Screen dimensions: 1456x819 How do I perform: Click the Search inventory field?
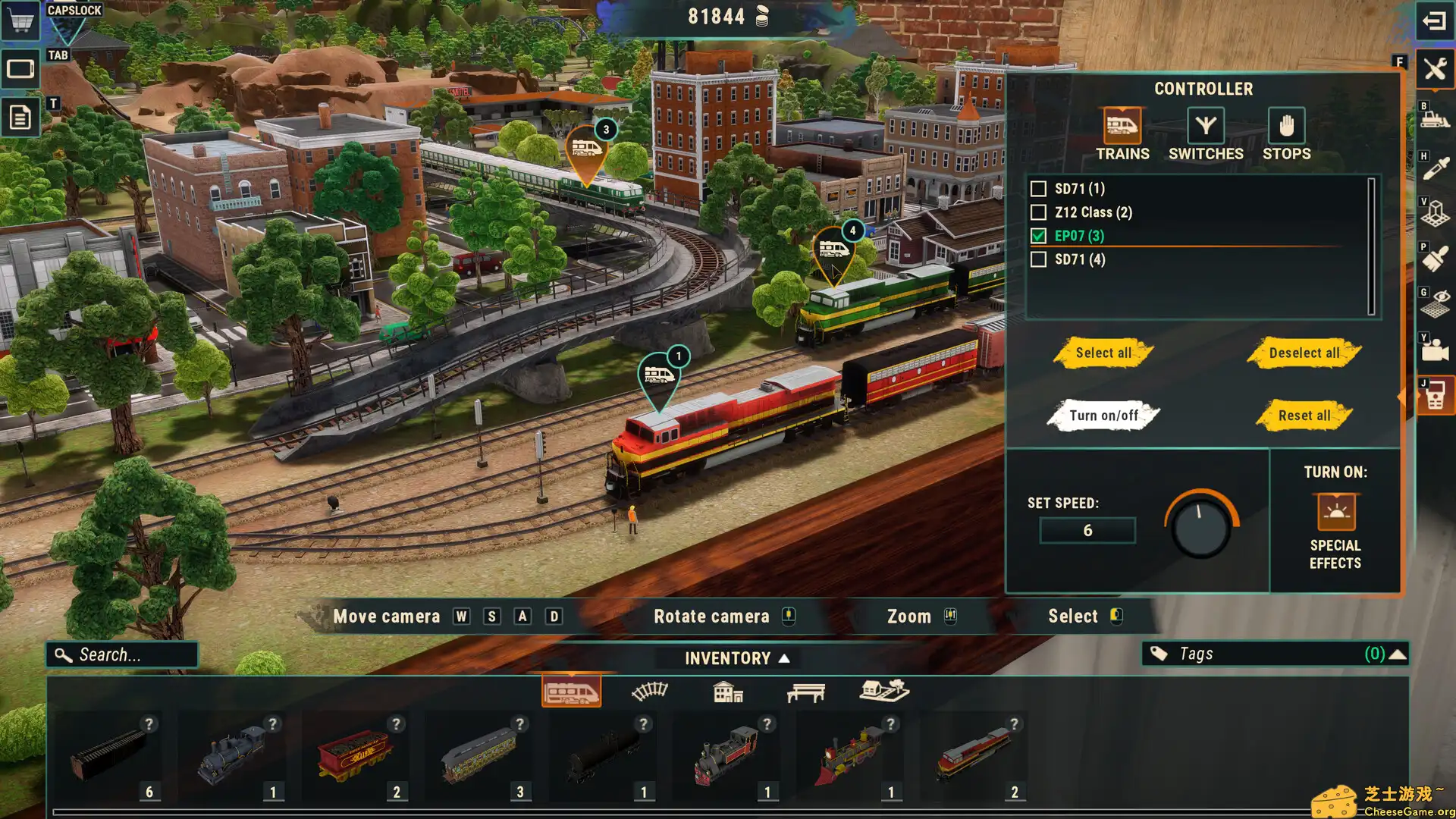pos(121,654)
